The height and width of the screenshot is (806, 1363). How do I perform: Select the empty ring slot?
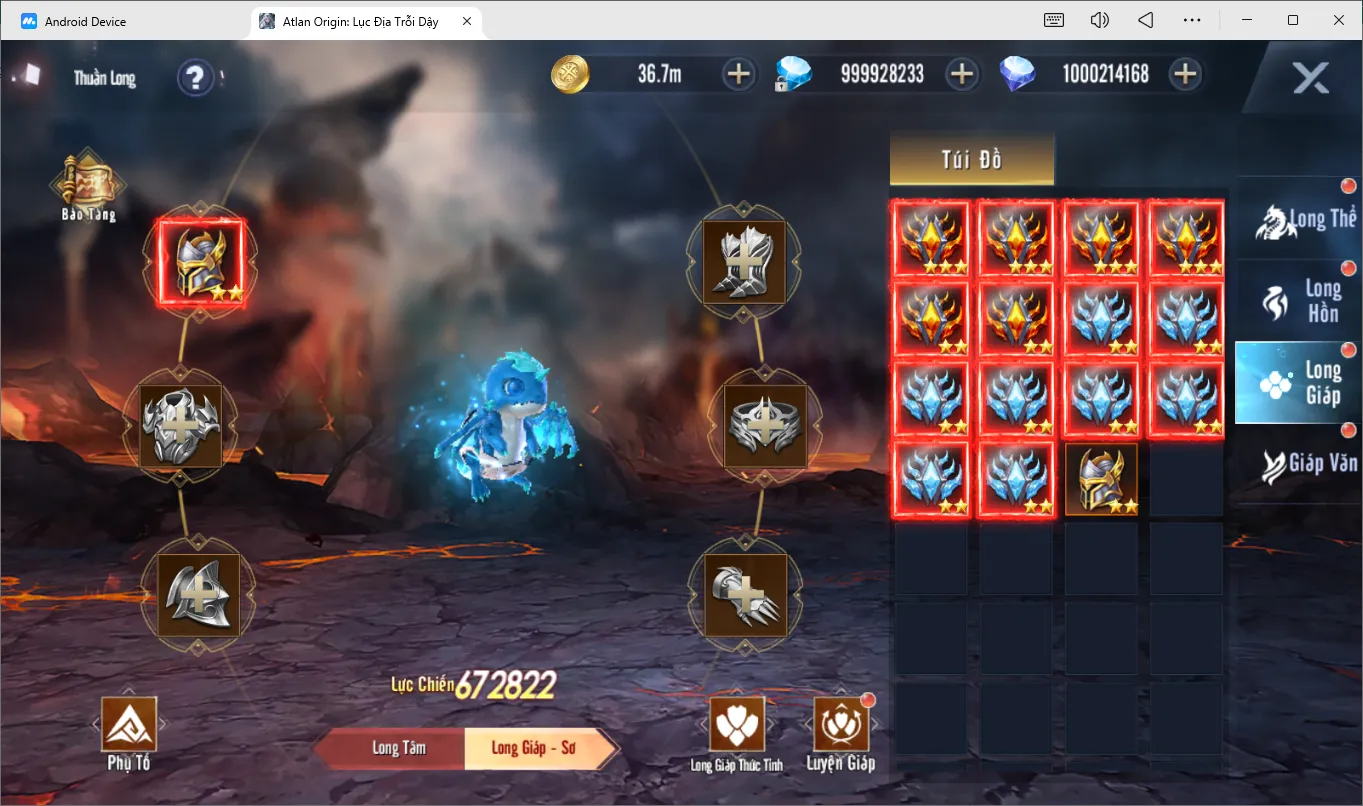(x=765, y=427)
